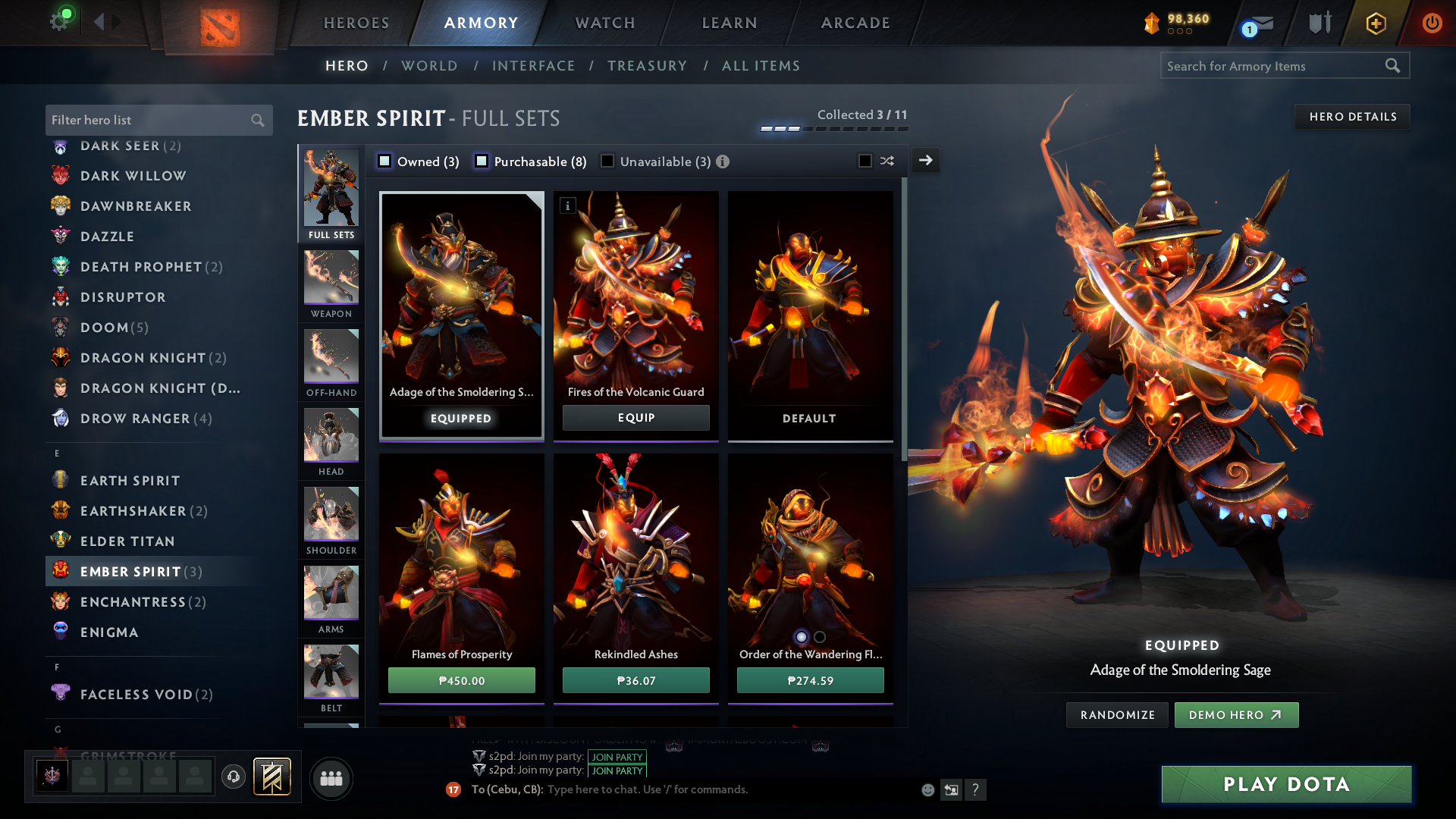Click the Hero Details button

(x=1352, y=117)
